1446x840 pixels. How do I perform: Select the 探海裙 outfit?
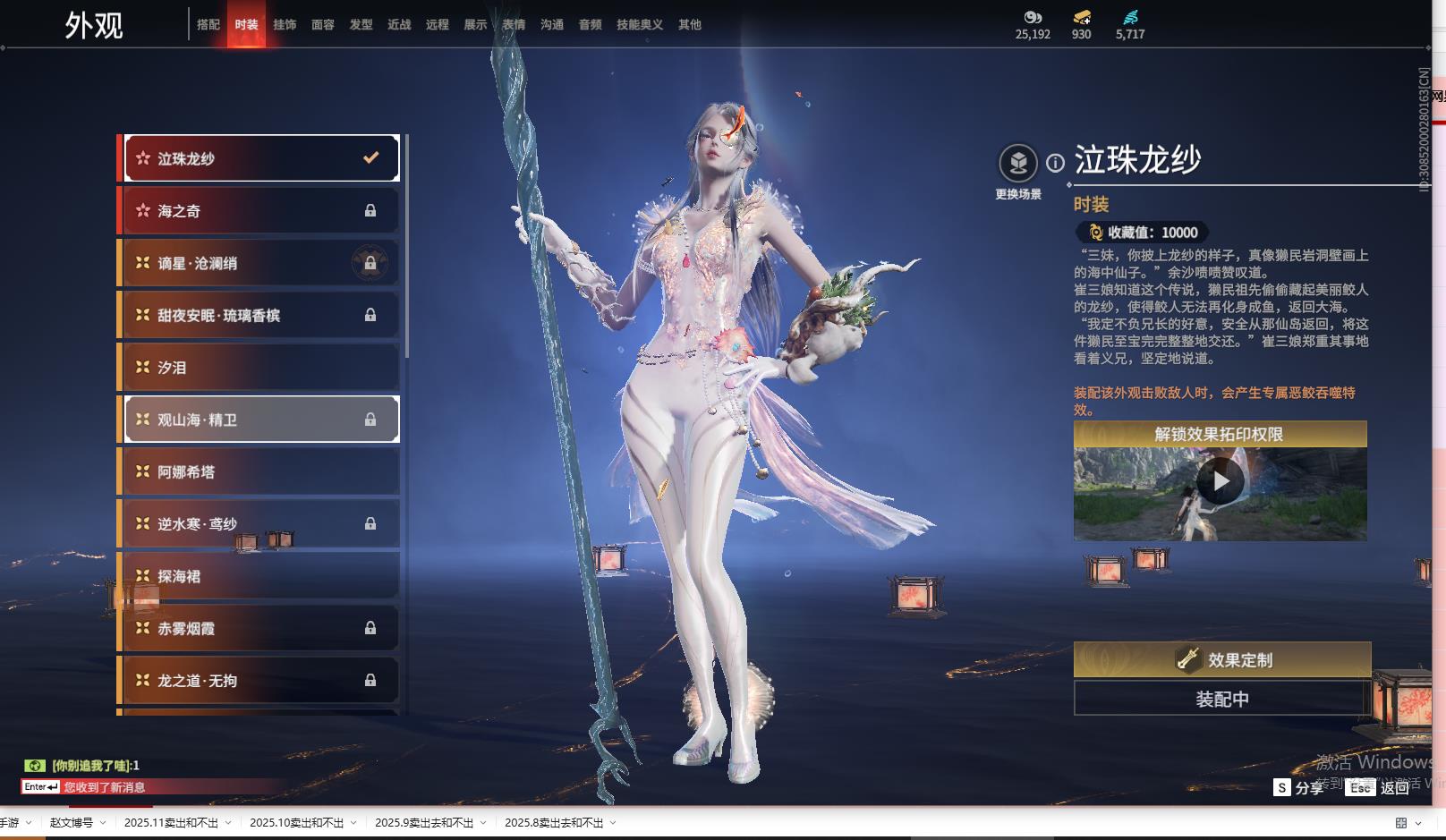[x=260, y=576]
